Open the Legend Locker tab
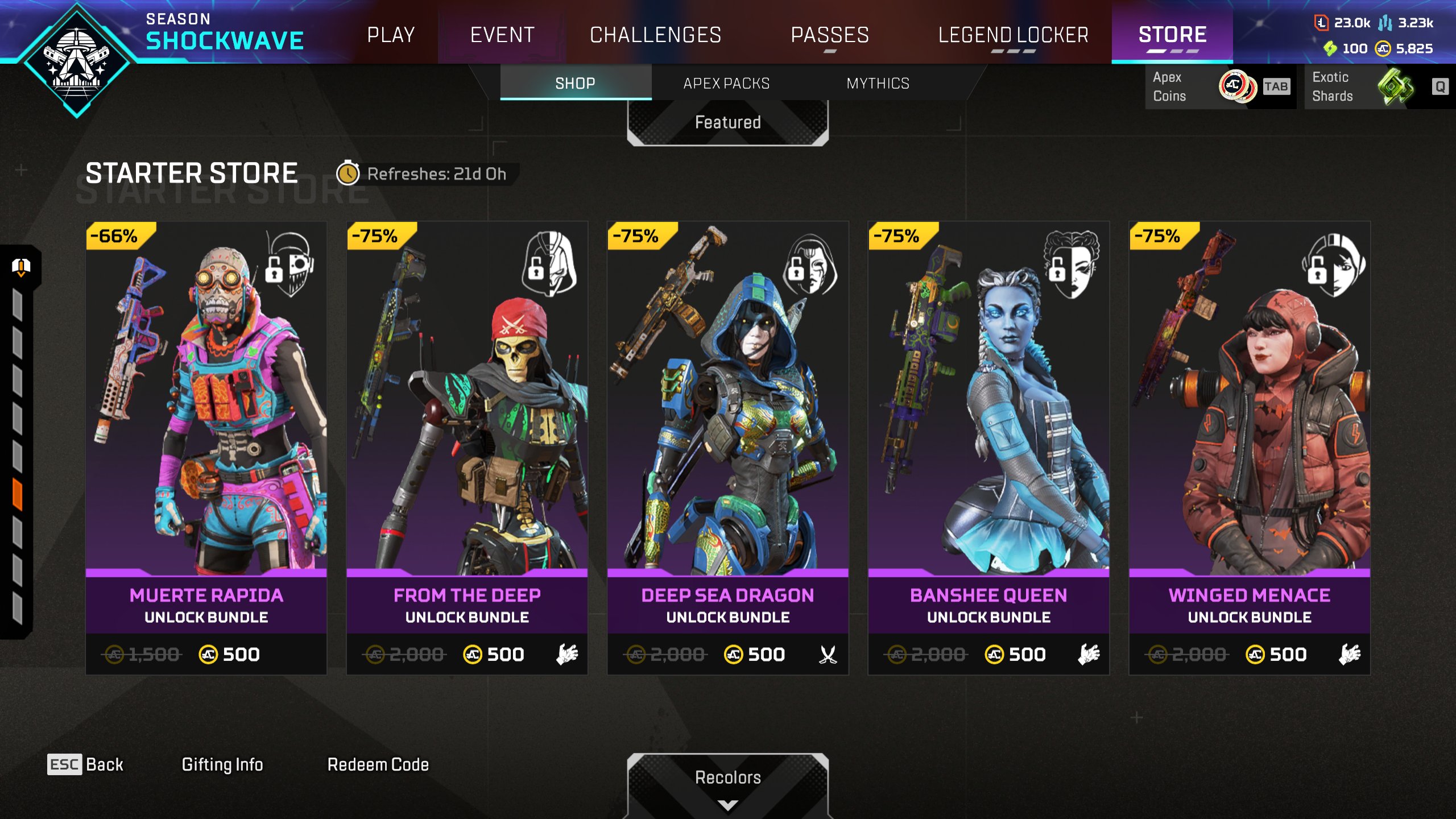 [x=1013, y=35]
